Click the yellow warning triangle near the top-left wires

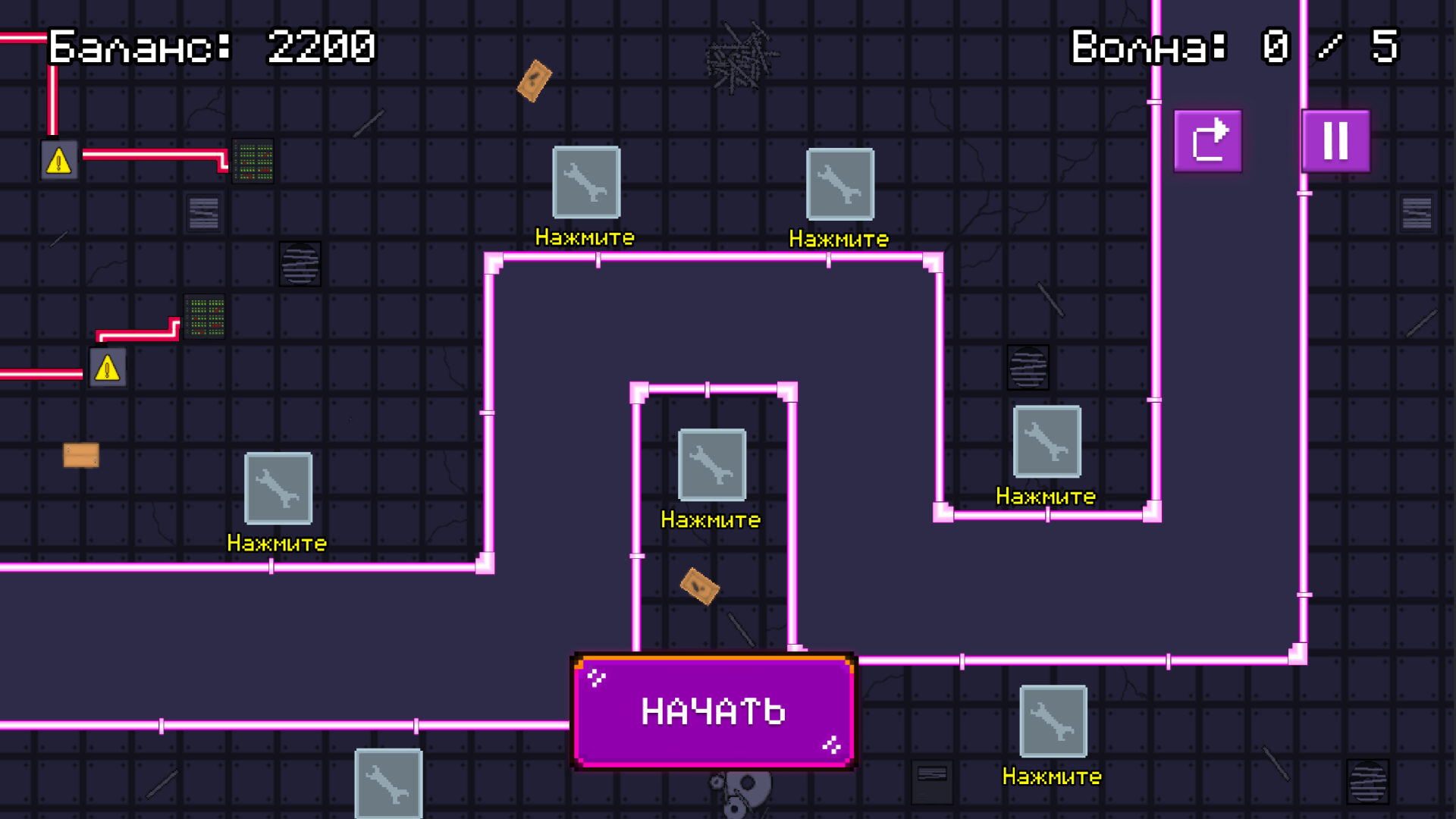click(58, 161)
